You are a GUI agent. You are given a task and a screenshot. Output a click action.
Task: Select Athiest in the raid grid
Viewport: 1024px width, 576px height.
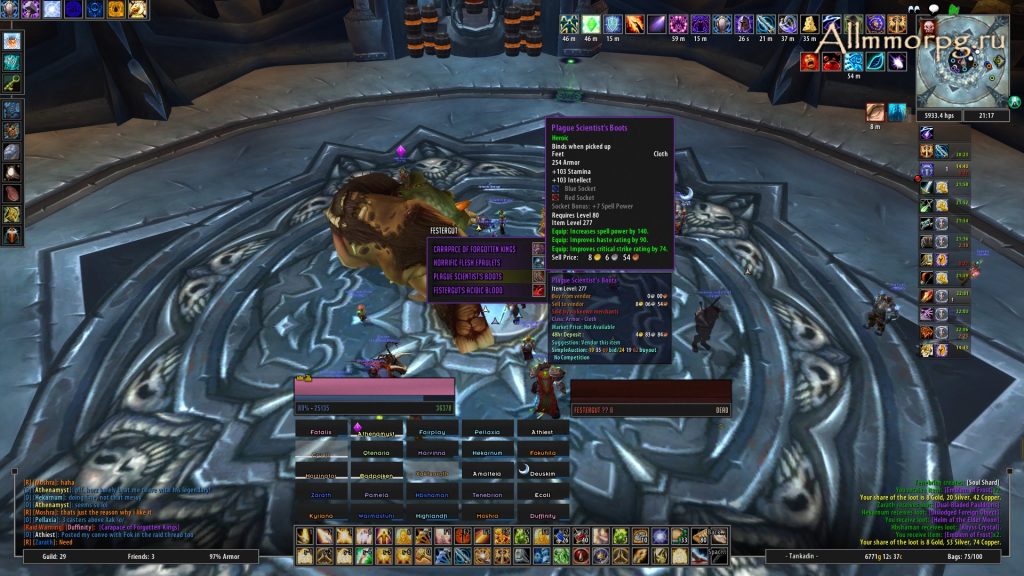tap(542, 431)
